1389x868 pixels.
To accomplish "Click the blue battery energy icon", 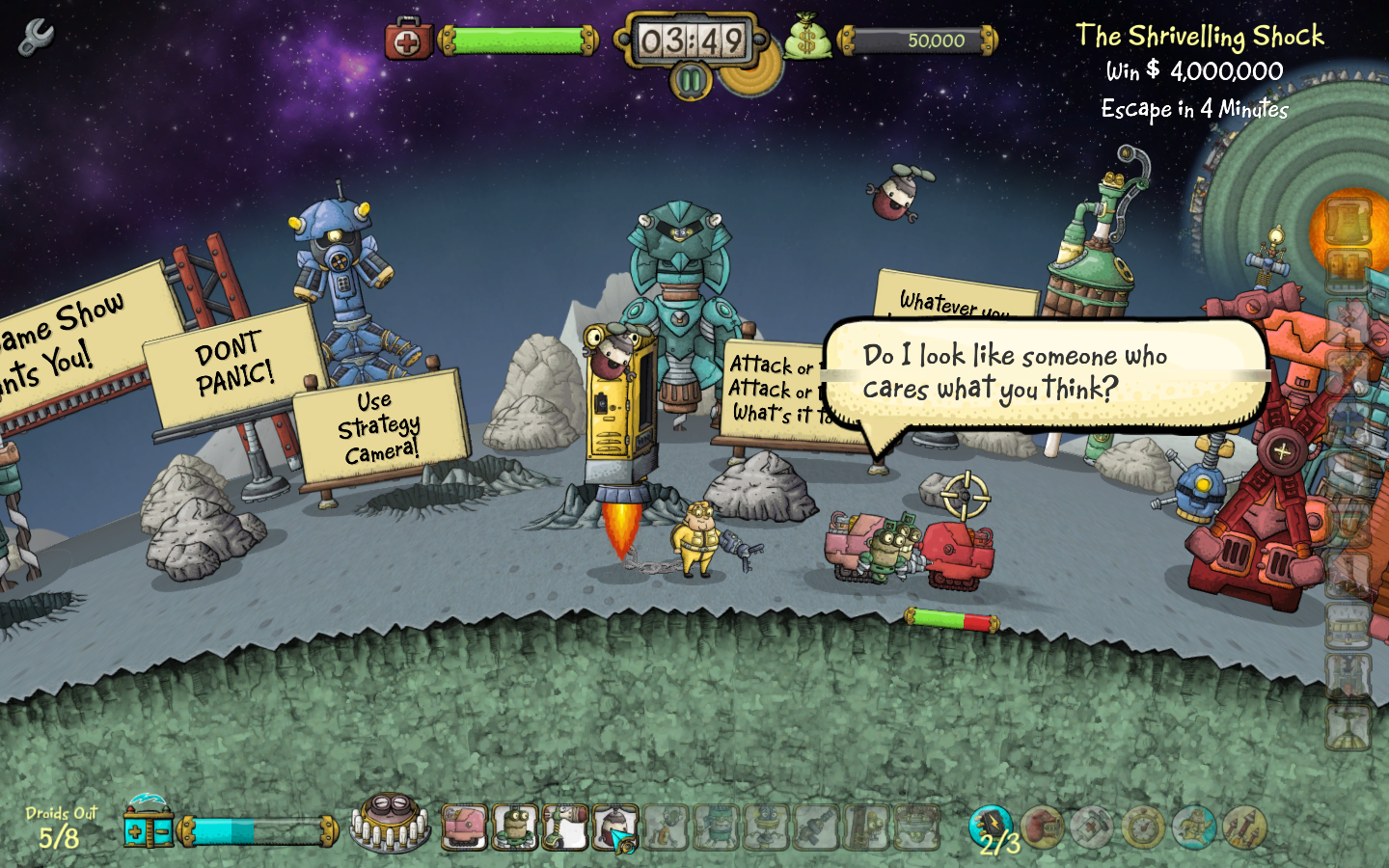I will tap(148, 827).
